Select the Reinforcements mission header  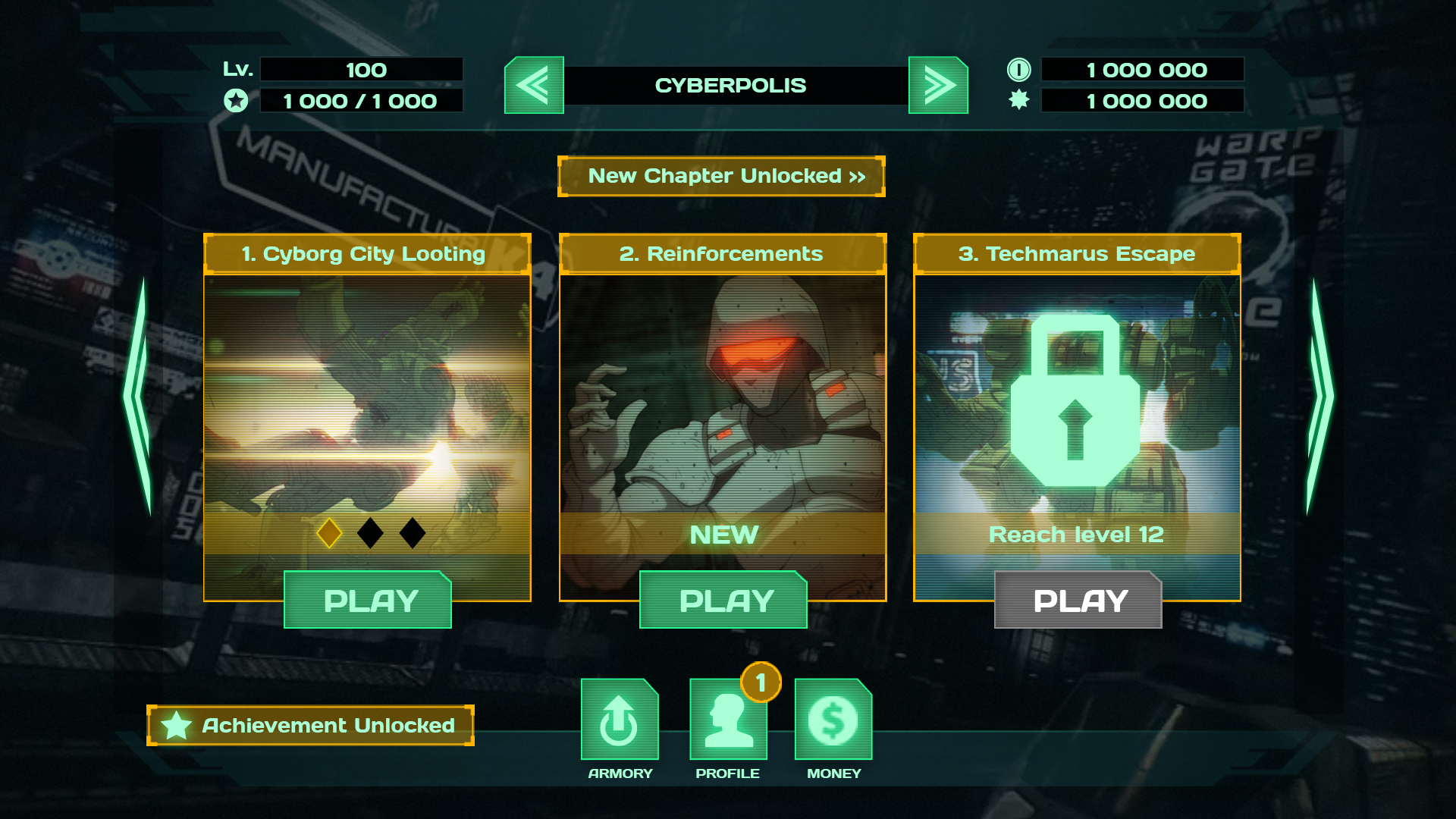pyautogui.click(x=721, y=254)
